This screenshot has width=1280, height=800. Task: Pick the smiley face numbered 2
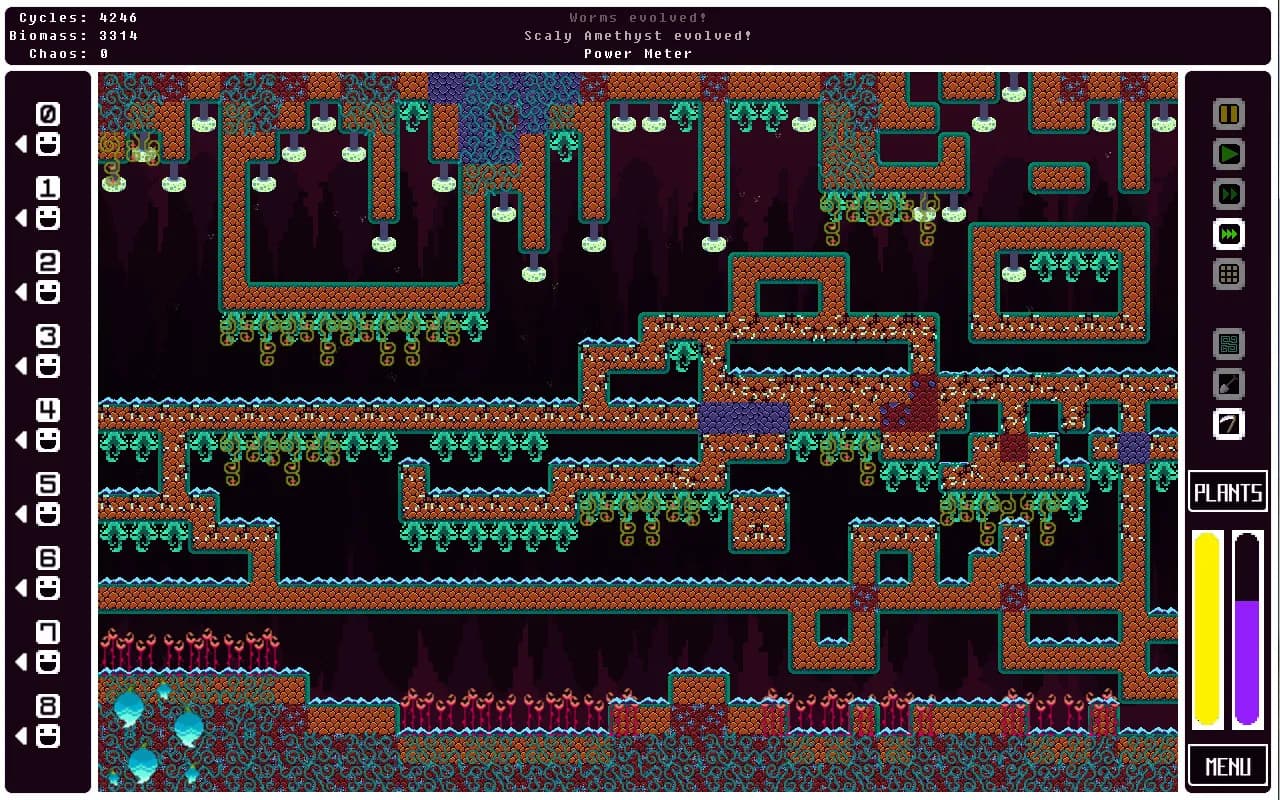(x=47, y=293)
